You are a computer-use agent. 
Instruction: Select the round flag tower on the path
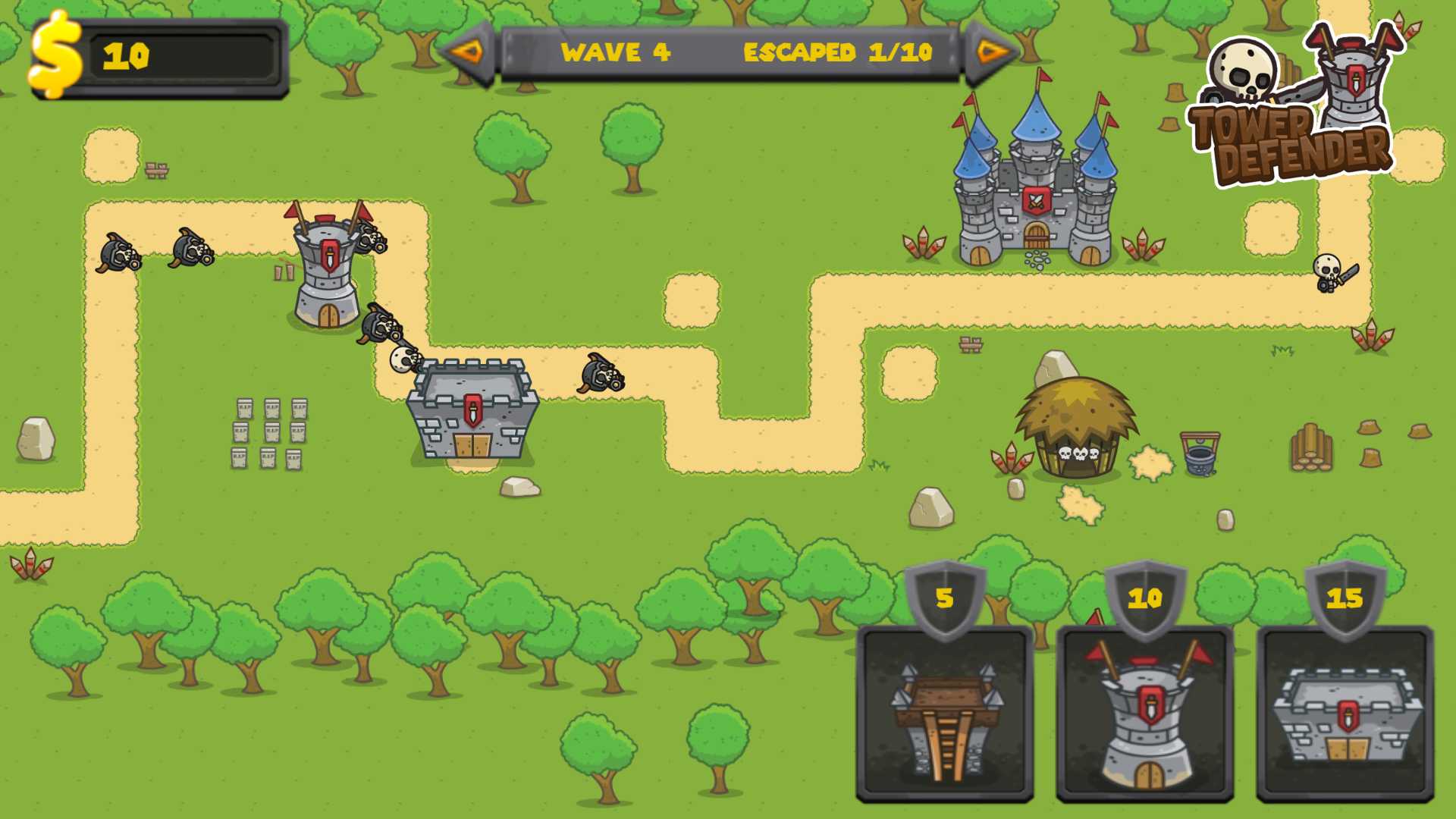326,265
